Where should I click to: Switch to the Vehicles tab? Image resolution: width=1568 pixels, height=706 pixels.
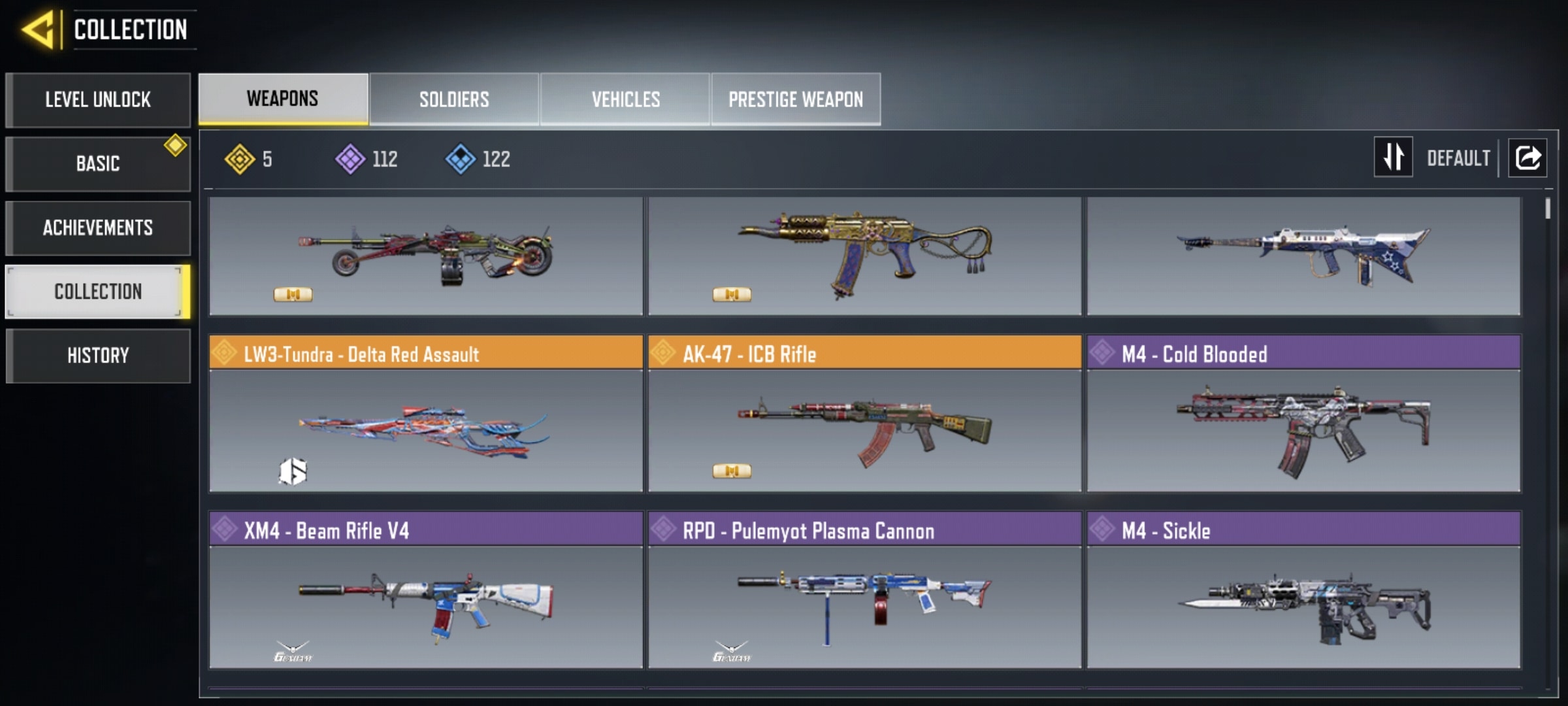pos(625,99)
